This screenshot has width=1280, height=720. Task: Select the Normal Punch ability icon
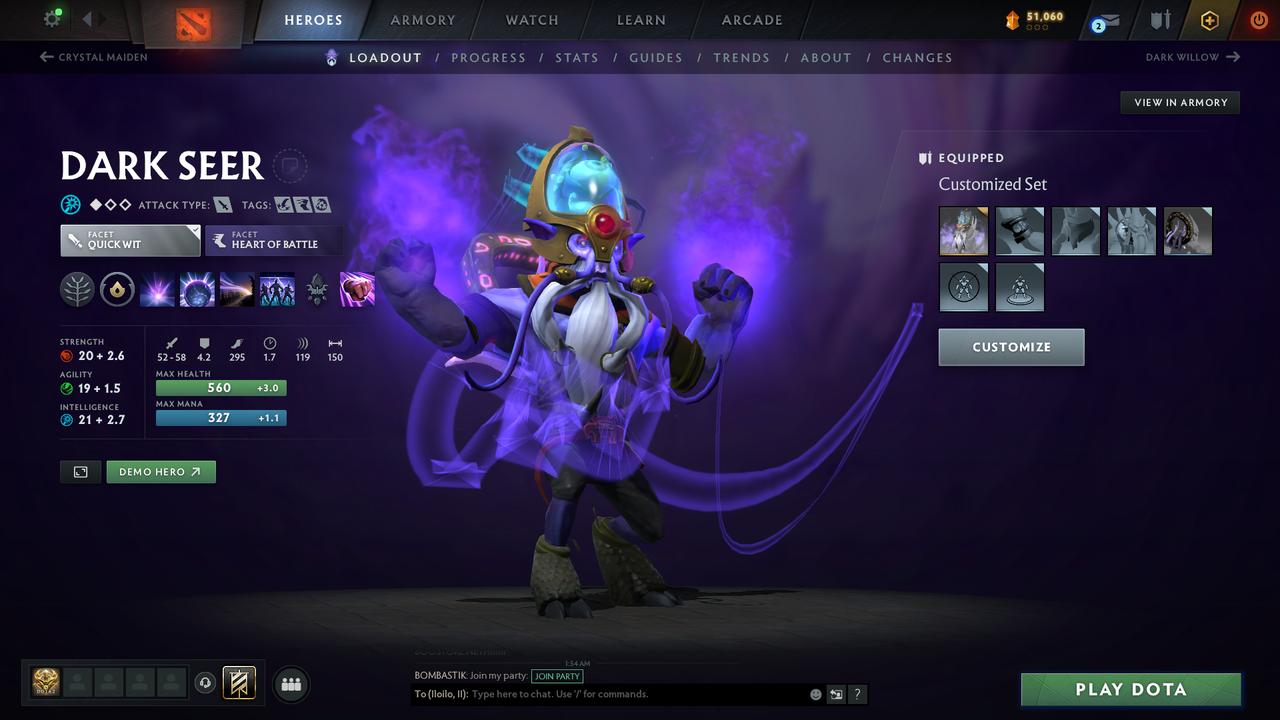357,289
